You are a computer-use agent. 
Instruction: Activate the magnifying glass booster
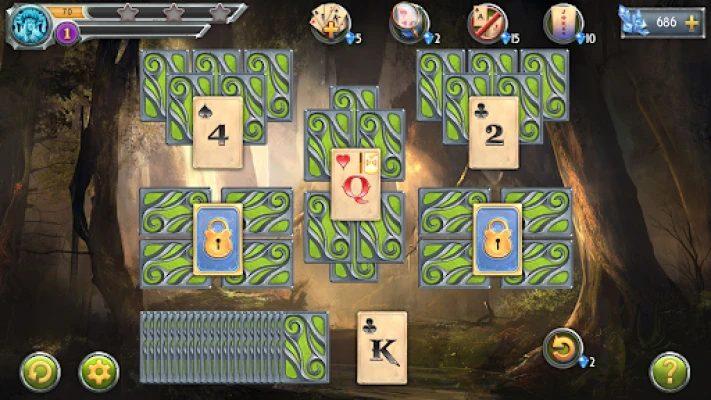tap(409, 21)
